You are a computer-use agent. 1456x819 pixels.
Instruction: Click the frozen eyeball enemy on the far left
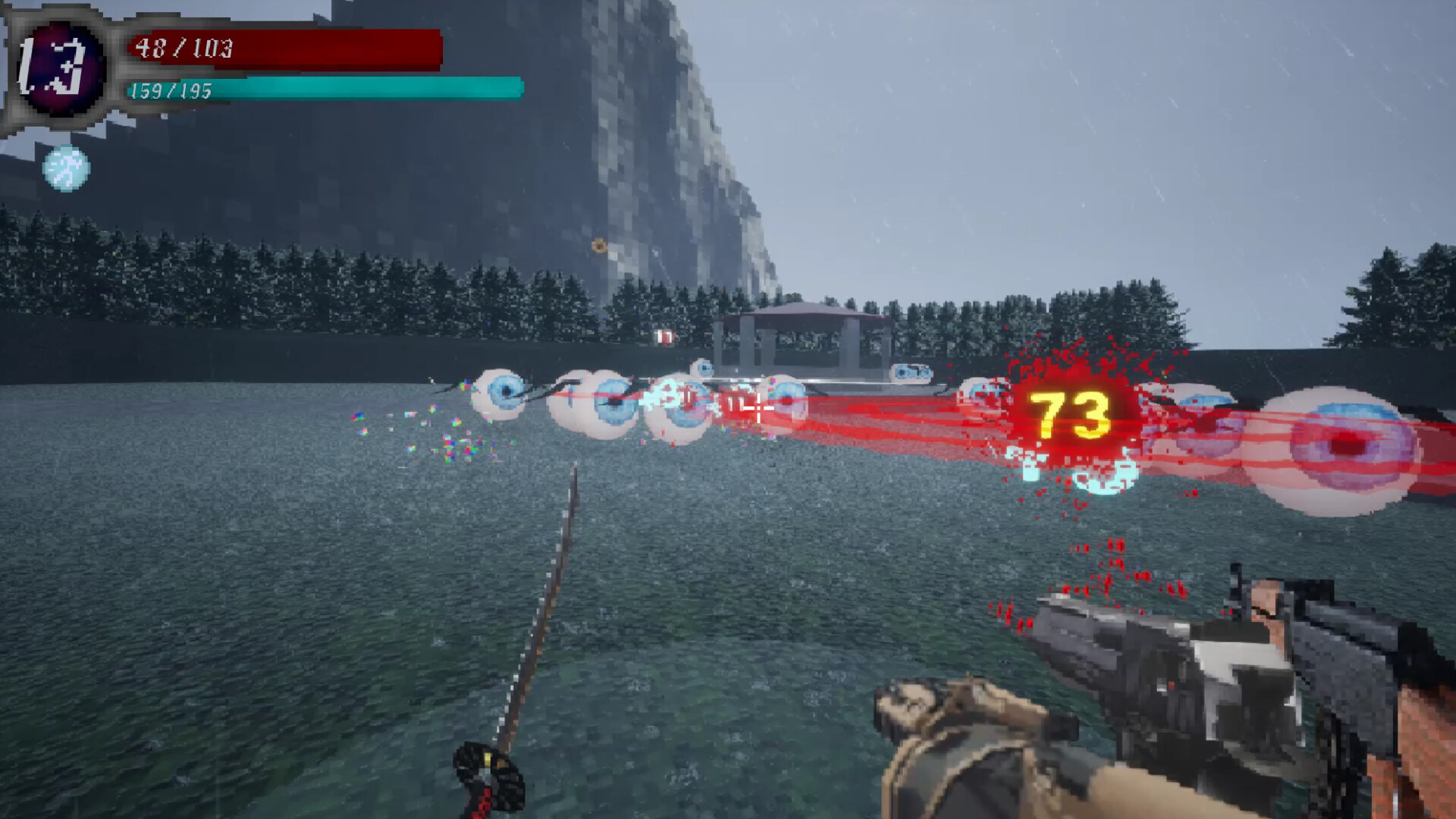(x=500, y=394)
